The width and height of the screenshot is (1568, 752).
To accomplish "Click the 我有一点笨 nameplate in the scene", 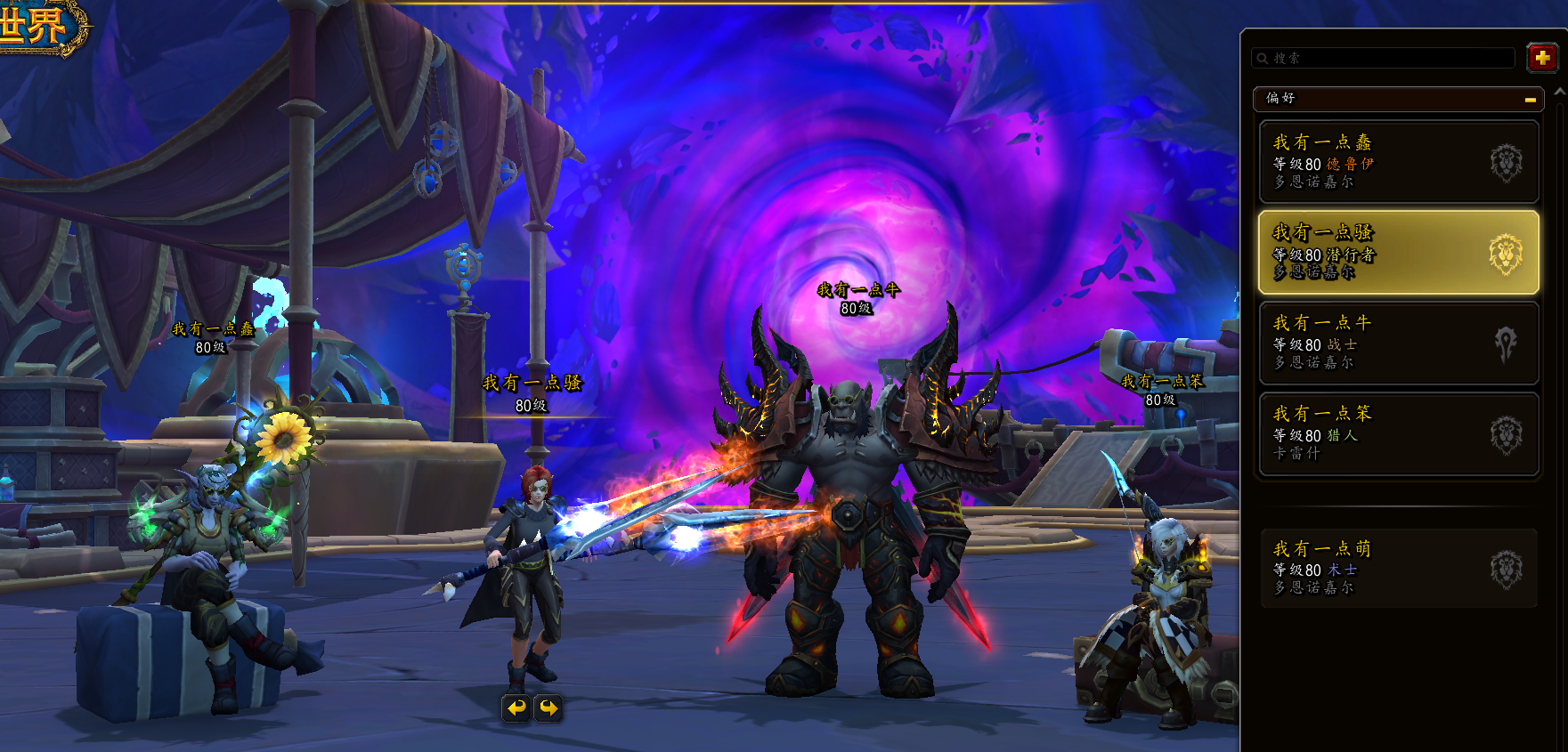I will click(x=1162, y=382).
